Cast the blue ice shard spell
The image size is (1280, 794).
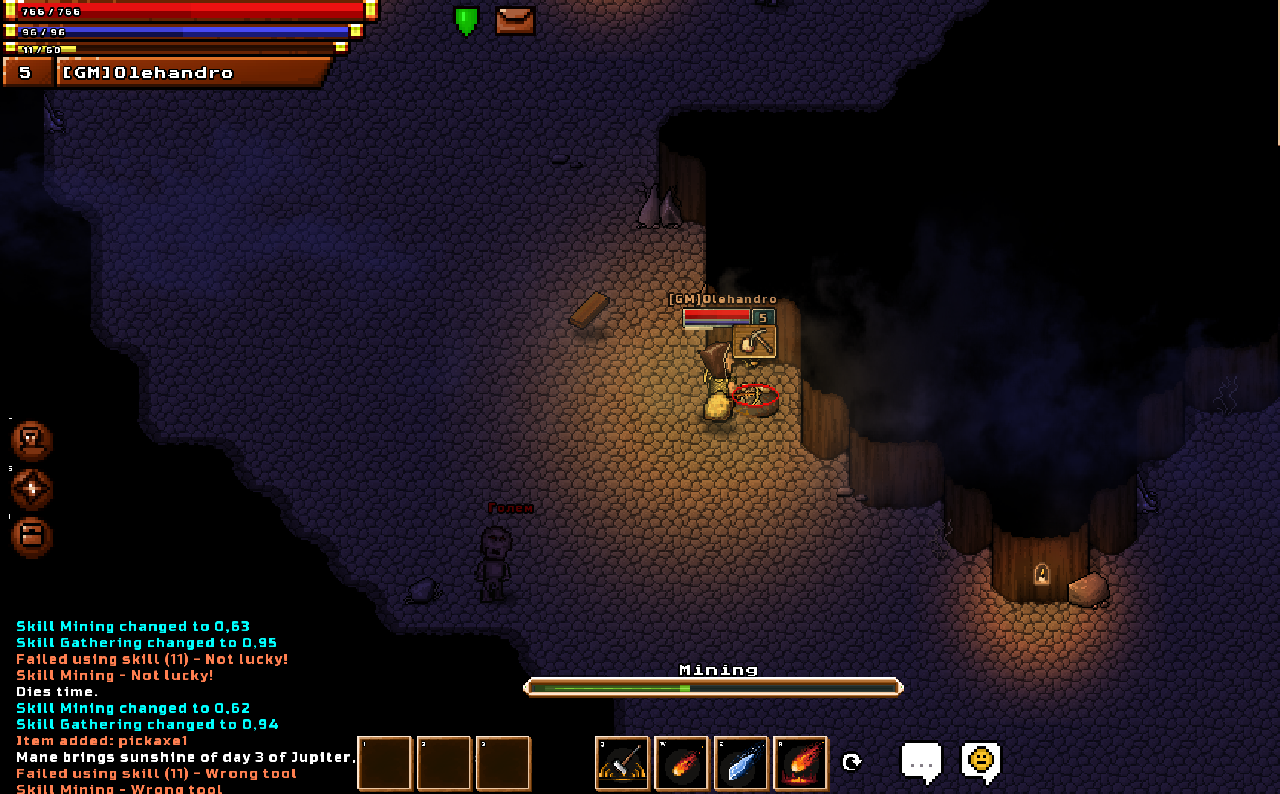[741, 763]
